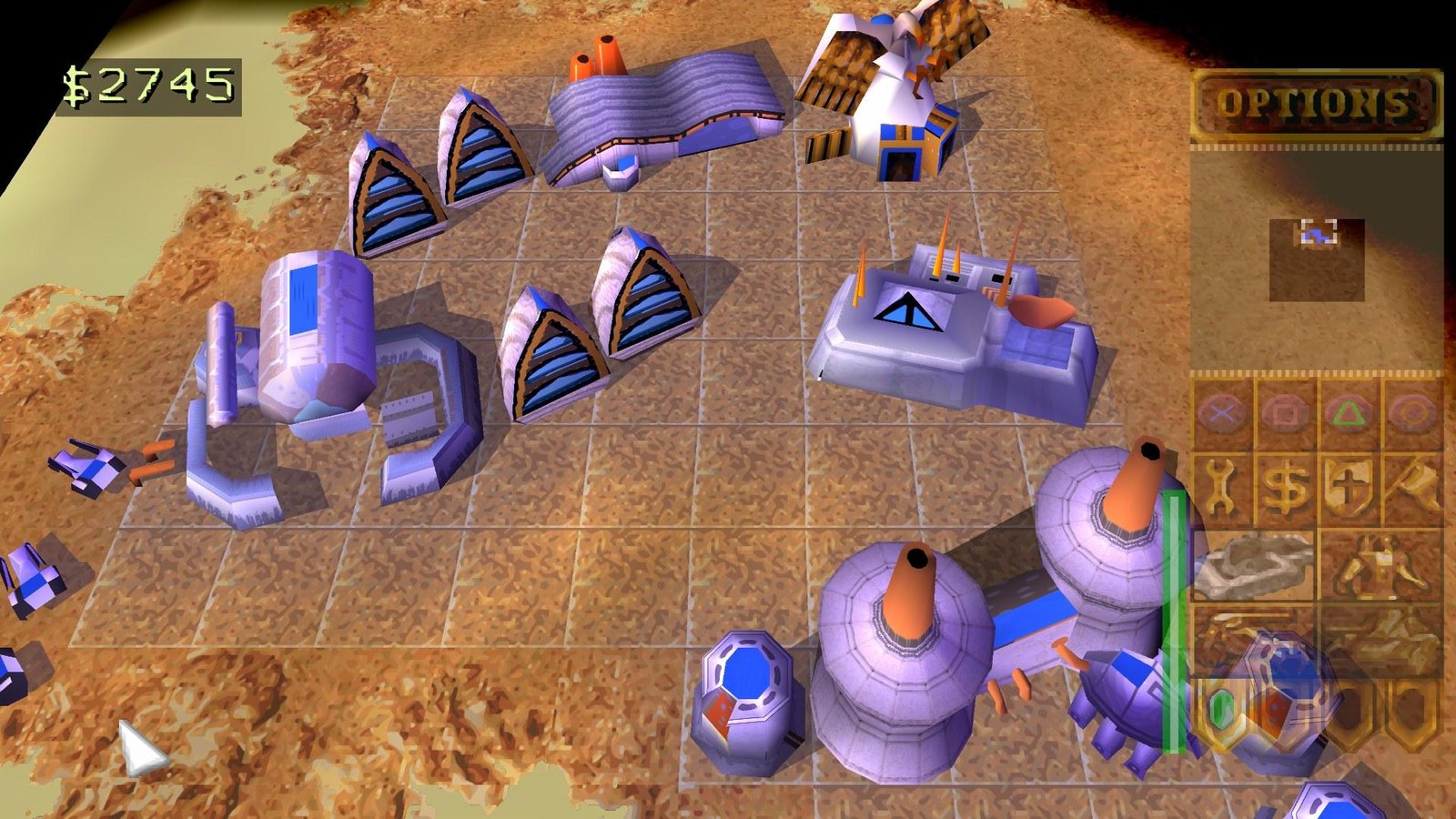Image resolution: width=1456 pixels, height=819 pixels.
Task: Select the green gem pennant
Action: point(1224,708)
